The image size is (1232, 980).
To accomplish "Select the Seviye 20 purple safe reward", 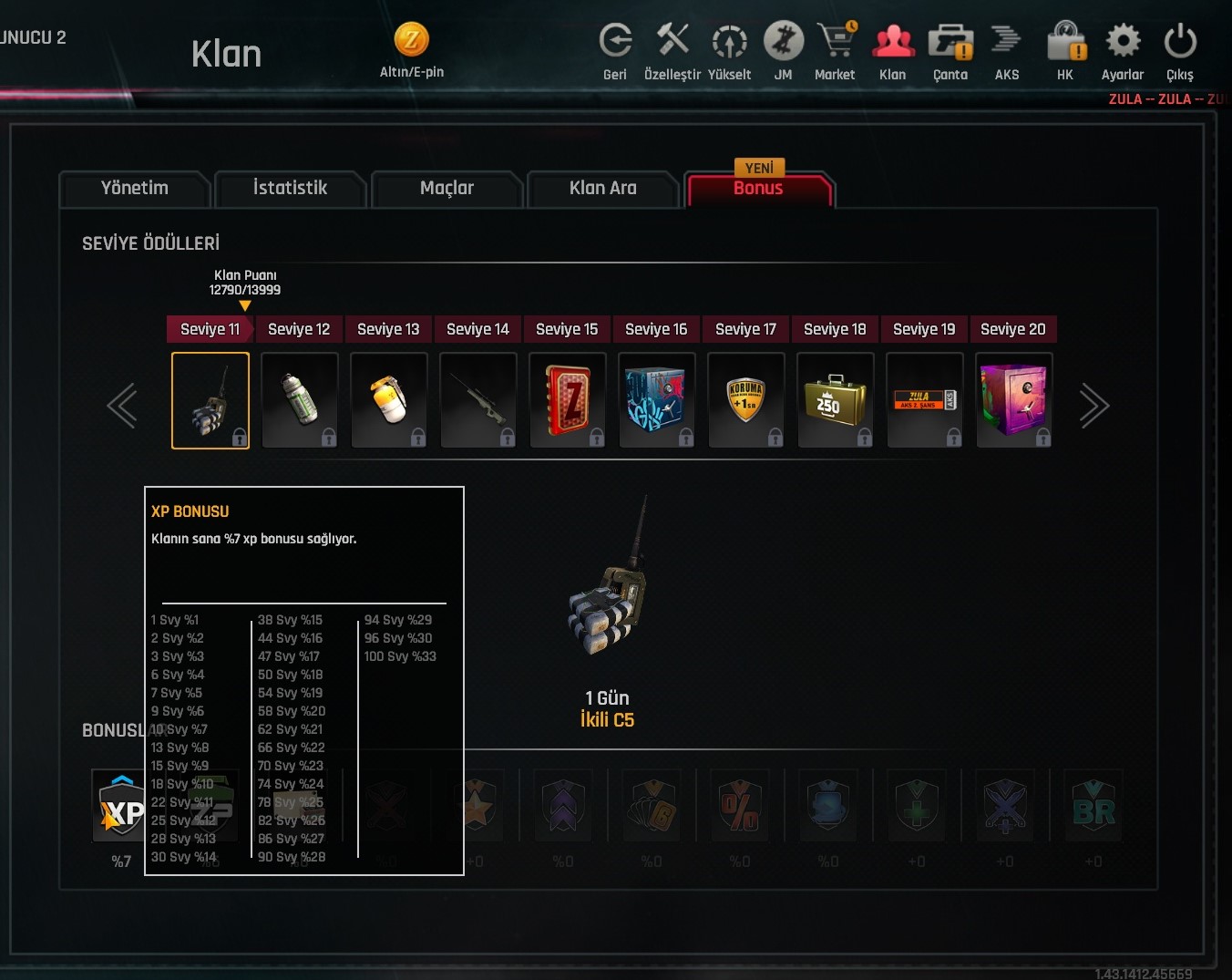I will click(1014, 400).
